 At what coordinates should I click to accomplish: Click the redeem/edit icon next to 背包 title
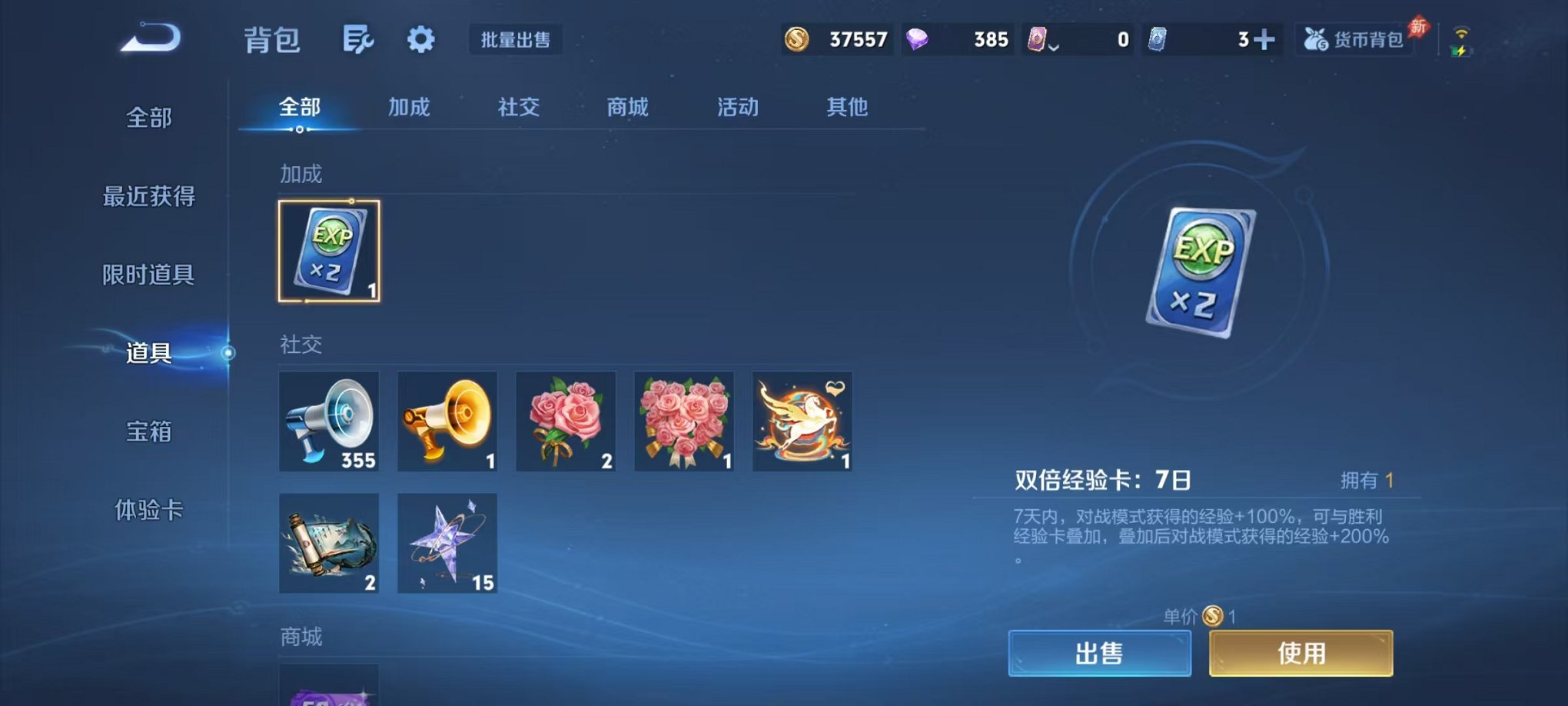click(358, 40)
